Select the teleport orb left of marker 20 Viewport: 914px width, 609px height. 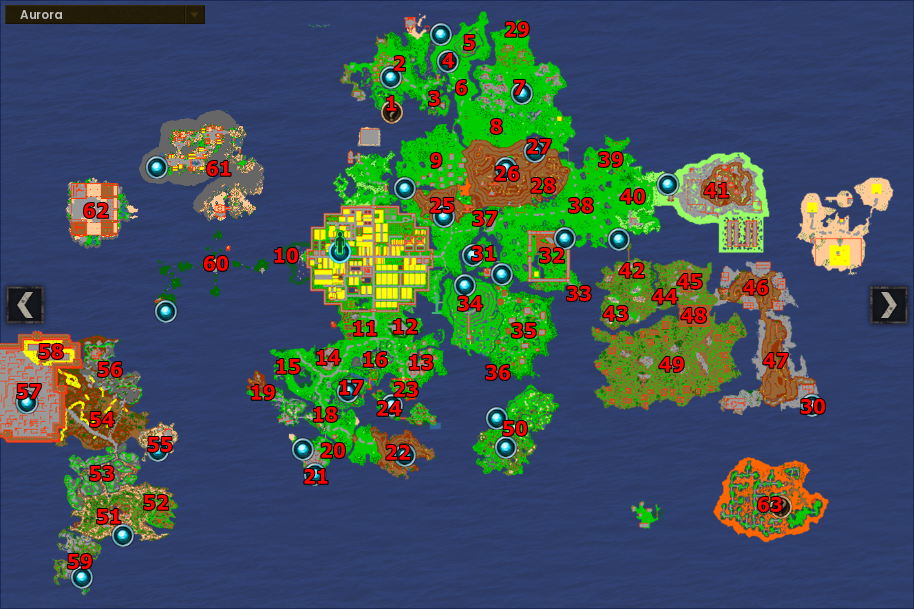(303, 449)
